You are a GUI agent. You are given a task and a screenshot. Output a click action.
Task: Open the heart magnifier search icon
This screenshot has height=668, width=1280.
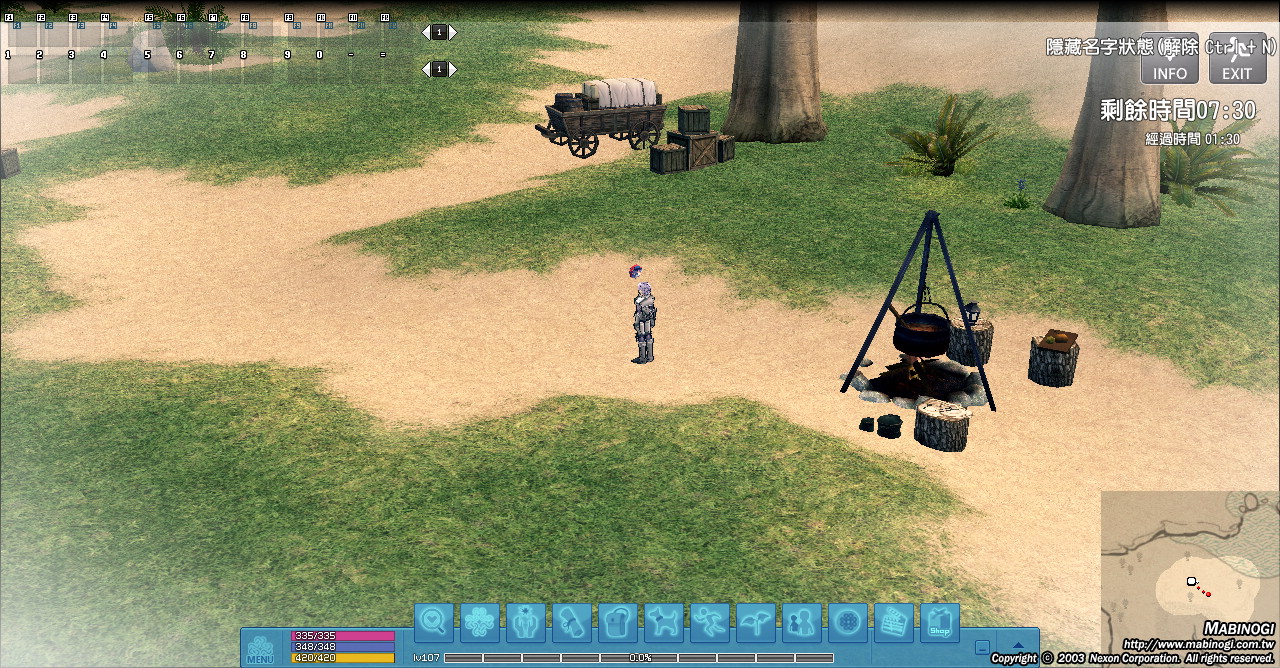pos(434,622)
